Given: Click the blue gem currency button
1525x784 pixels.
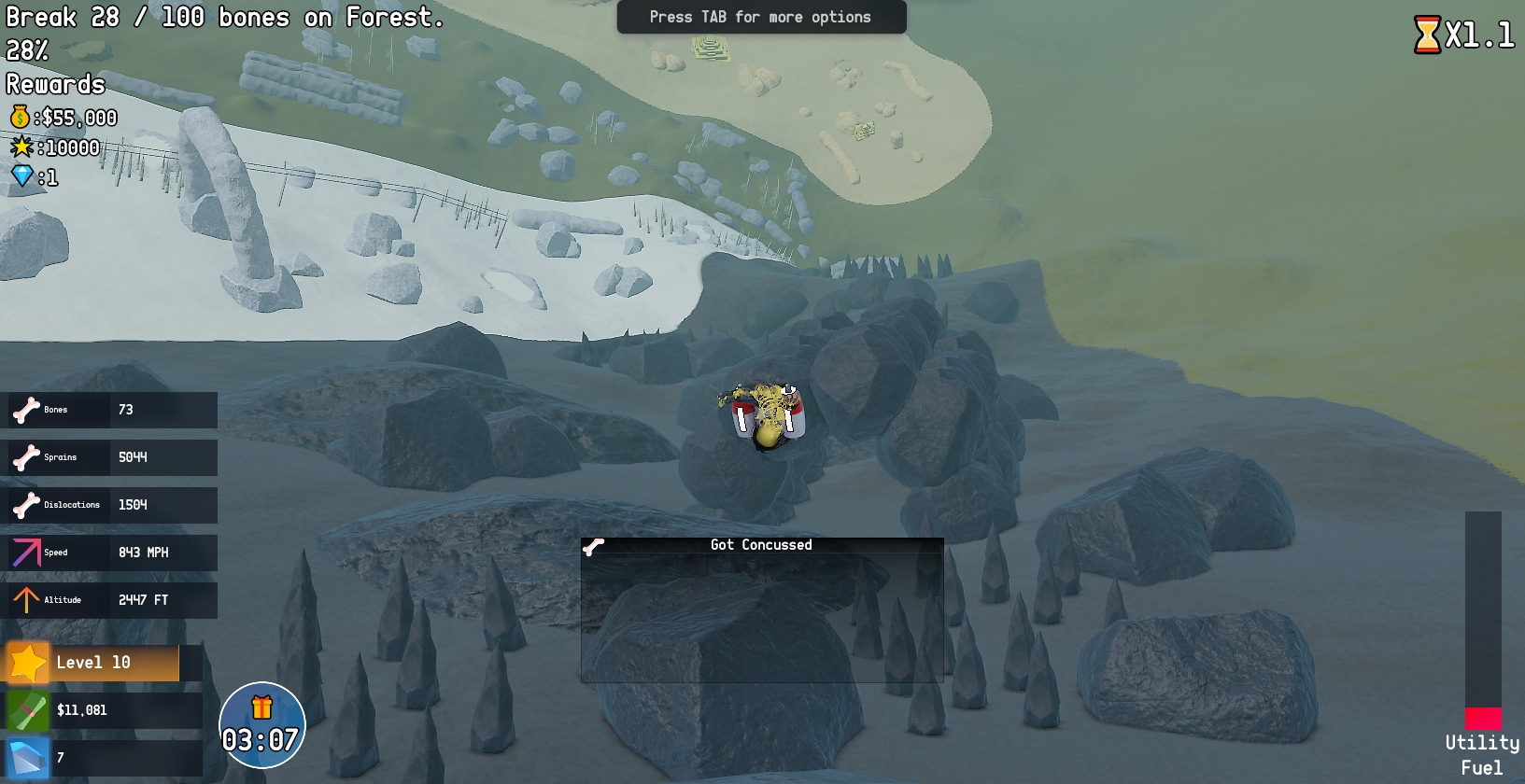Looking at the screenshot, I should click(103, 758).
